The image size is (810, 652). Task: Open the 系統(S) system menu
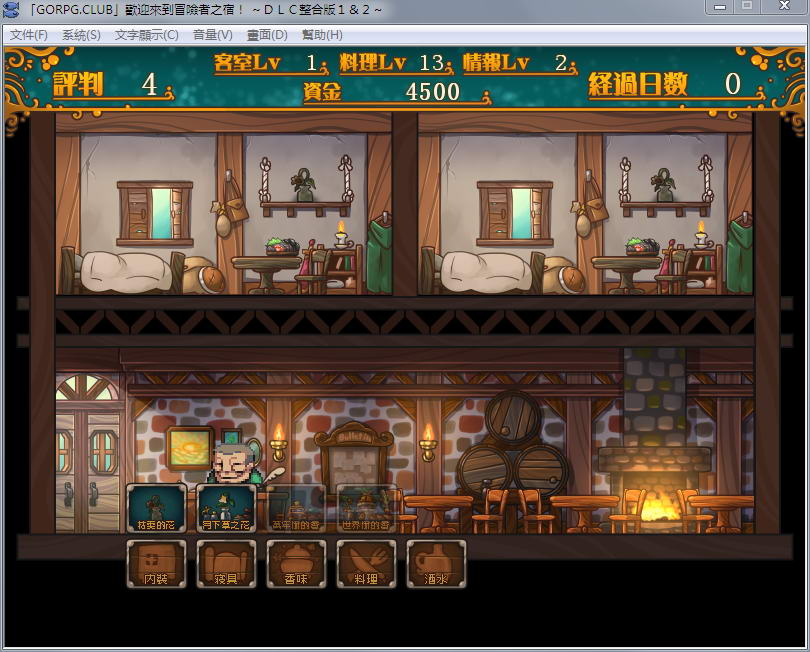[x=81, y=35]
